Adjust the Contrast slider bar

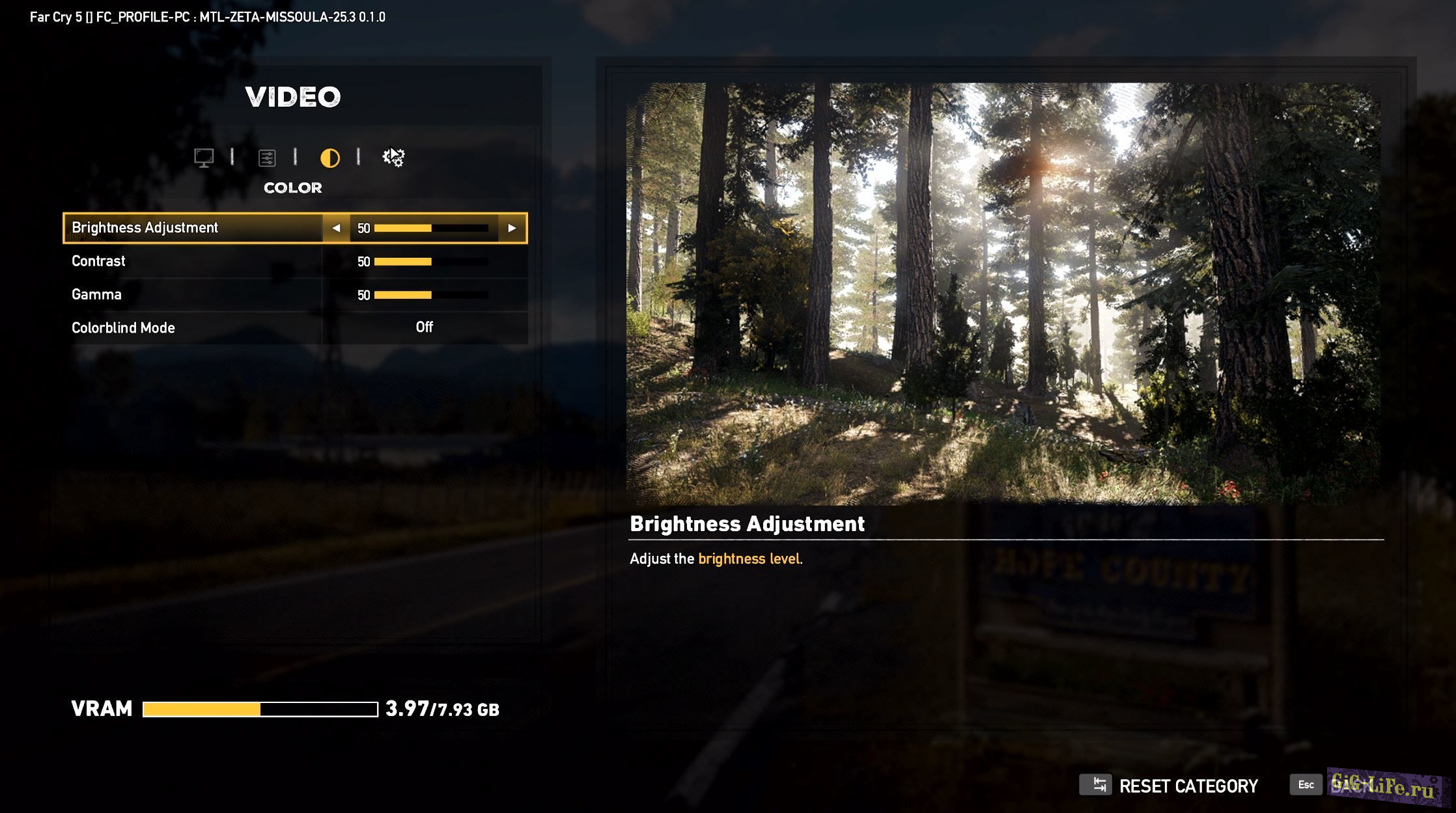(431, 262)
